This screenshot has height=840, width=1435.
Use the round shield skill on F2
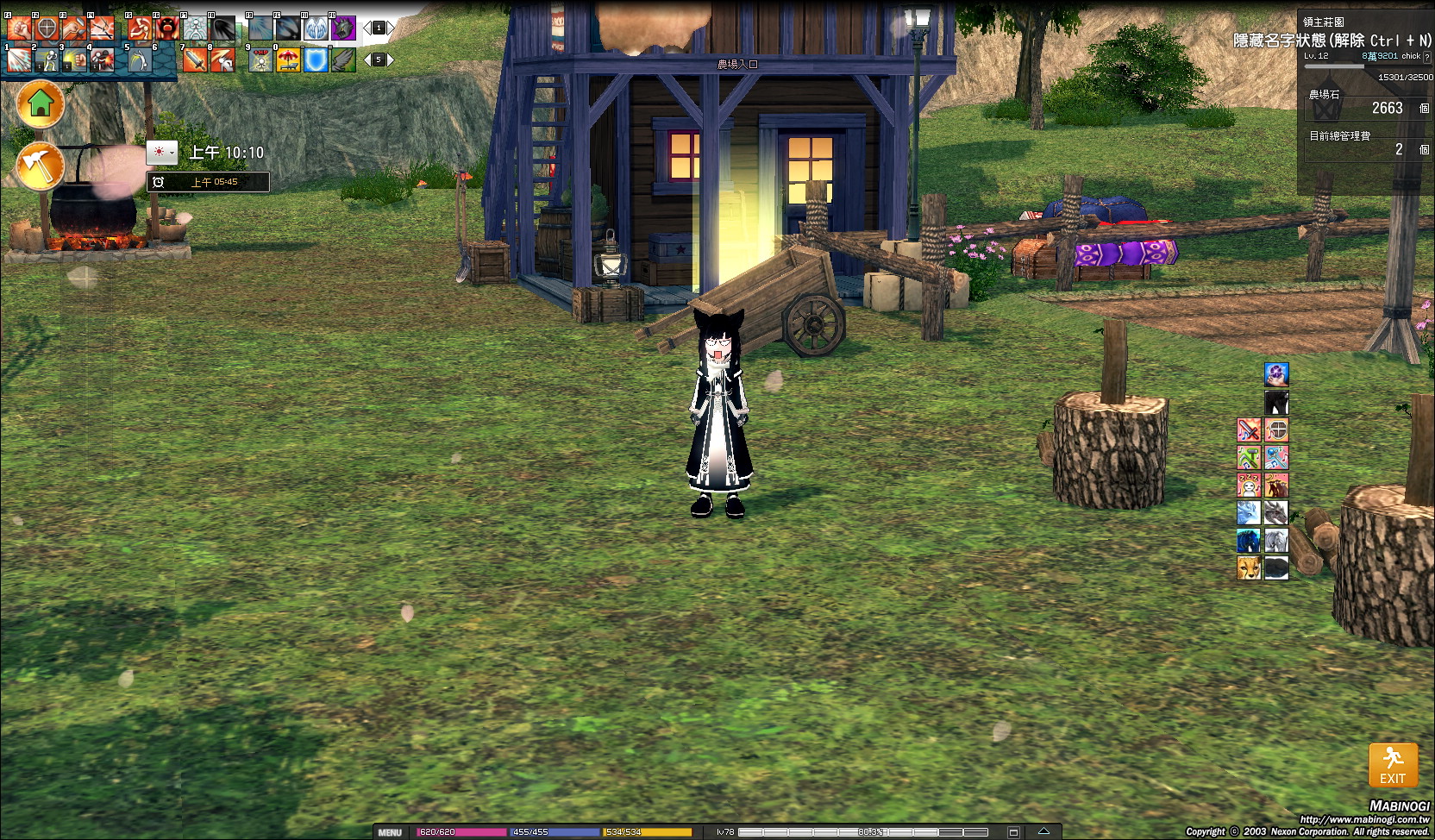pyautogui.click(x=47, y=28)
